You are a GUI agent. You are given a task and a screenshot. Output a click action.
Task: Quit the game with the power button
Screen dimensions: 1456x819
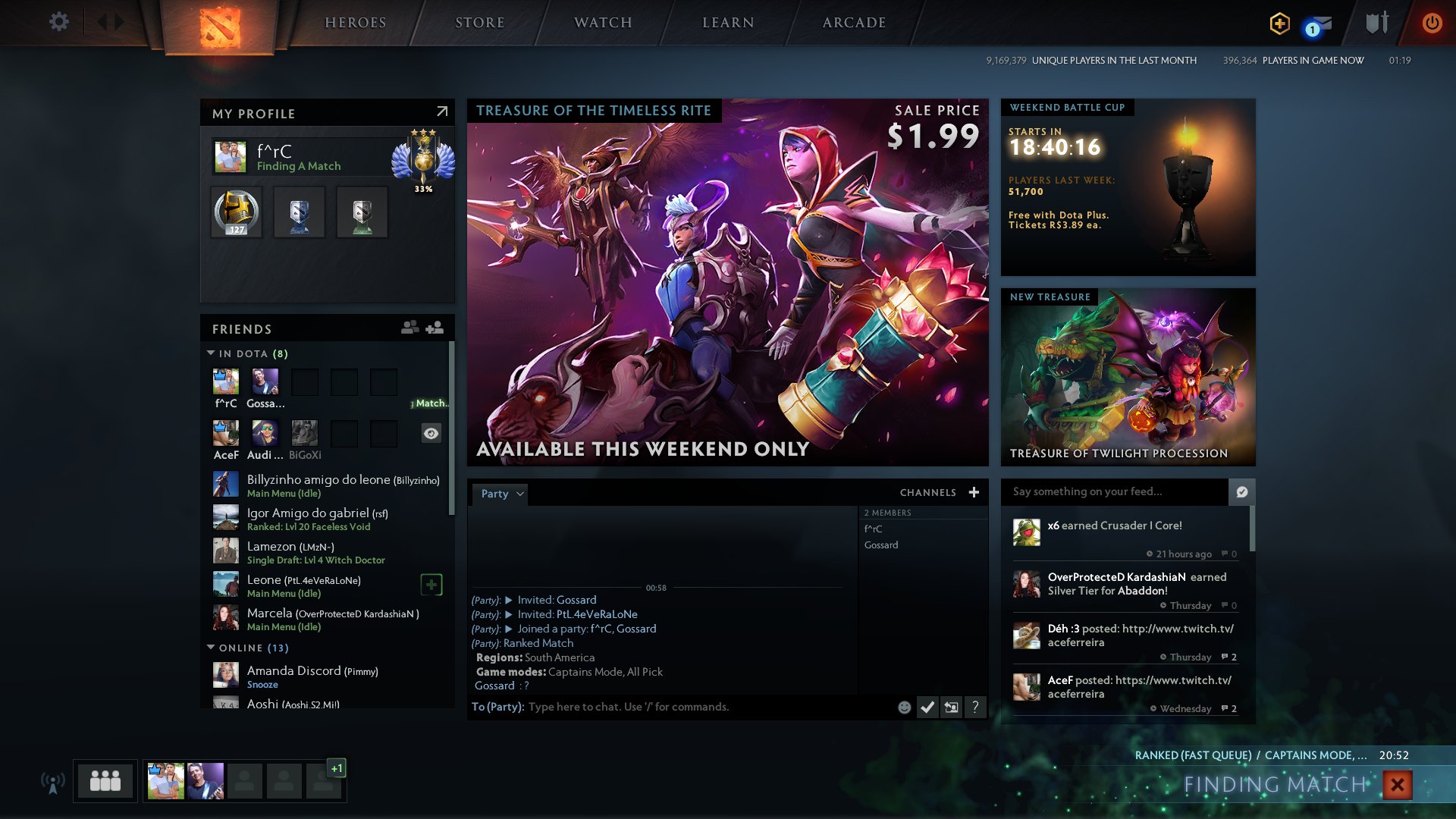pyautogui.click(x=1432, y=23)
